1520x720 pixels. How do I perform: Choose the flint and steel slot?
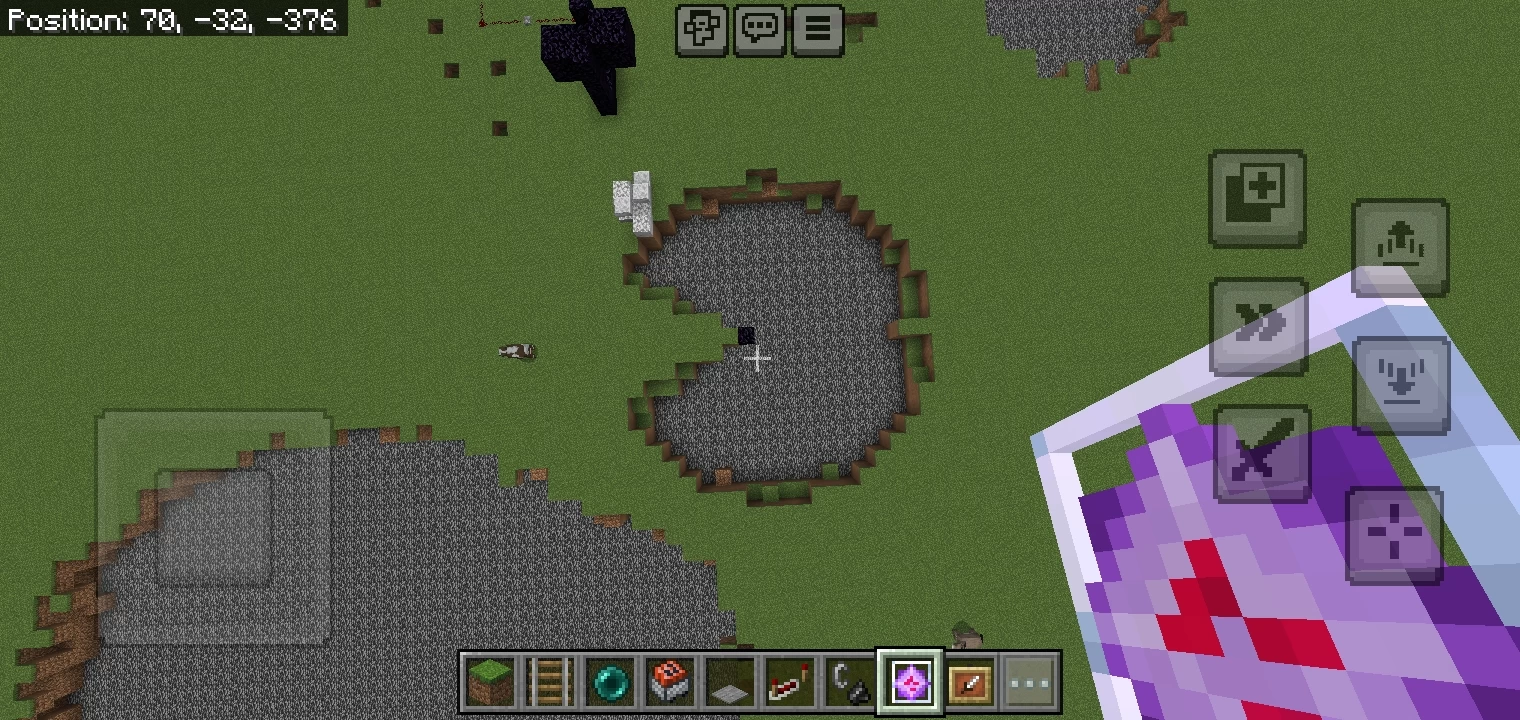850,683
